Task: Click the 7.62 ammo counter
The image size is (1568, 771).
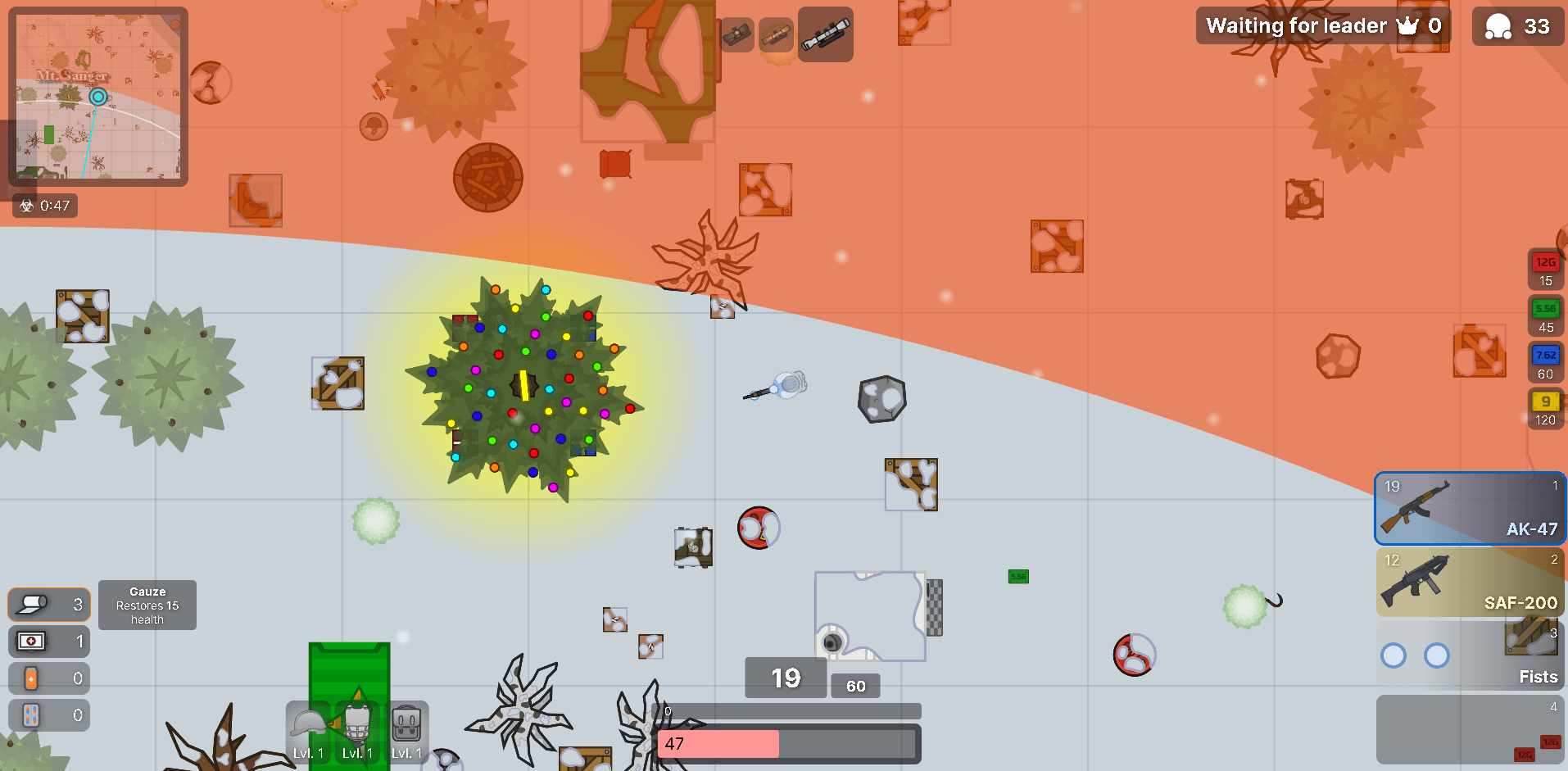Action: (1545, 364)
